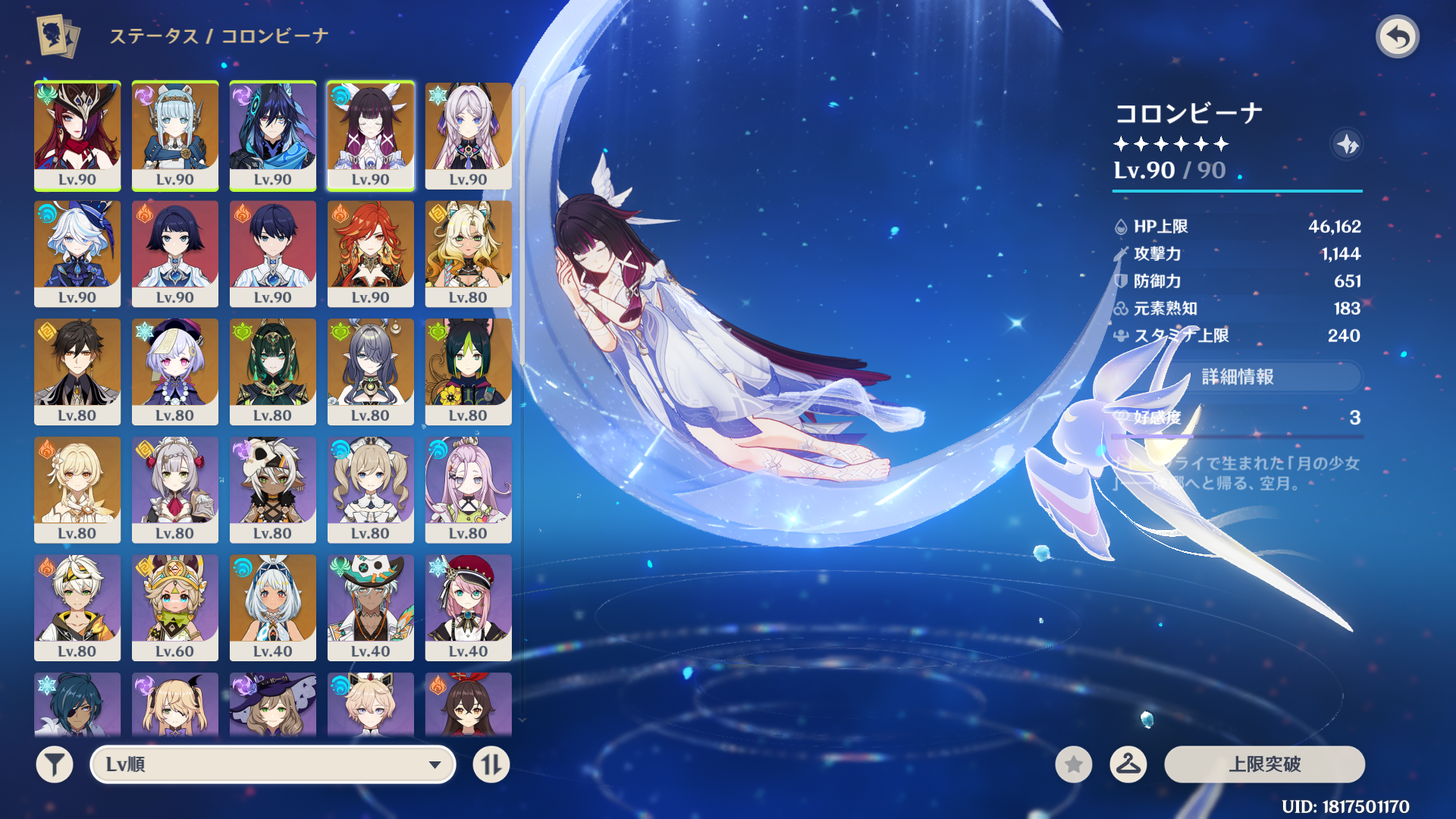Select Furina's portrait with blue hat
The image size is (1456, 819).
[77, 253]
